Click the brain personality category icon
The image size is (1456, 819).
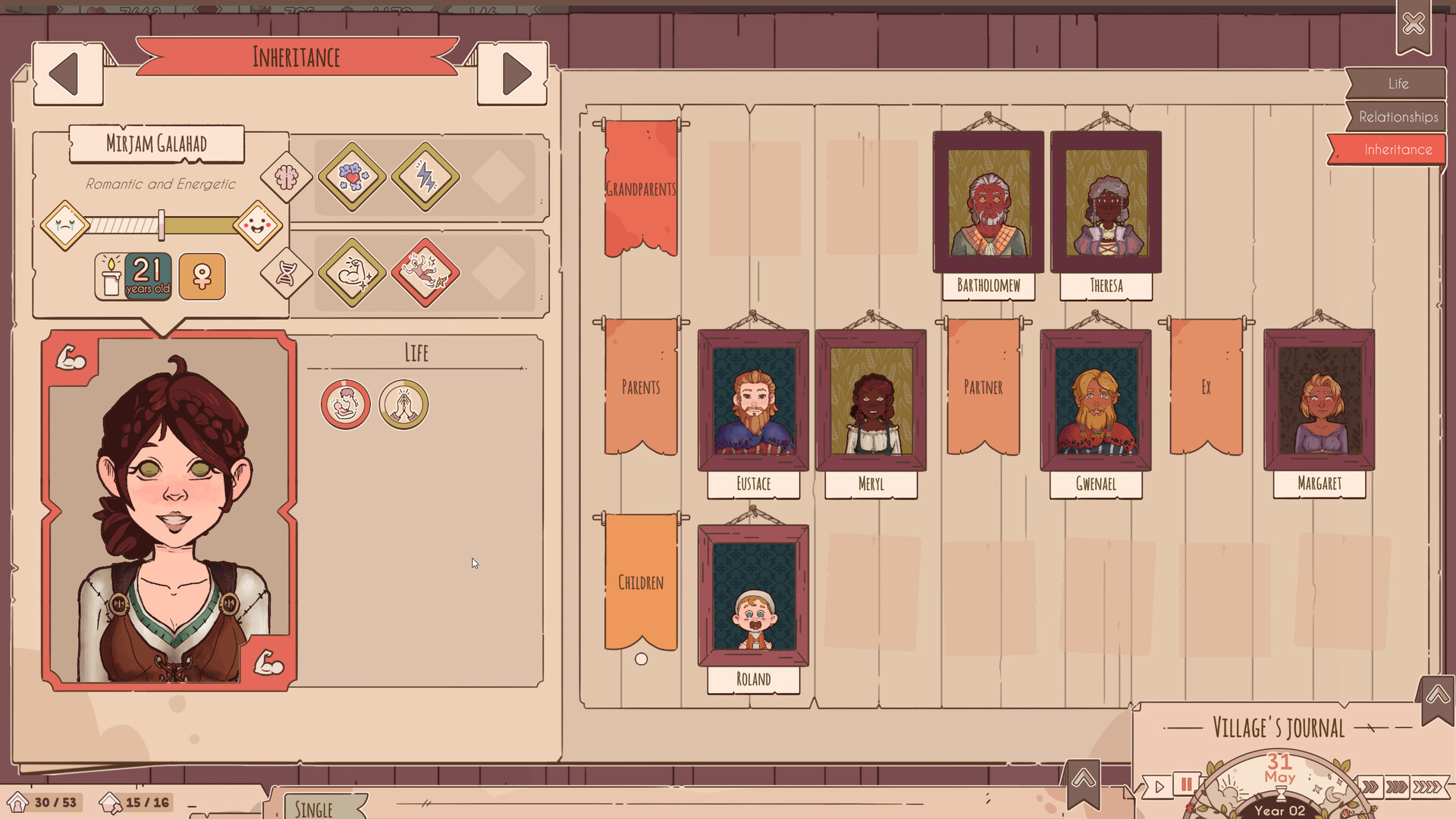[x=285, y=176]
